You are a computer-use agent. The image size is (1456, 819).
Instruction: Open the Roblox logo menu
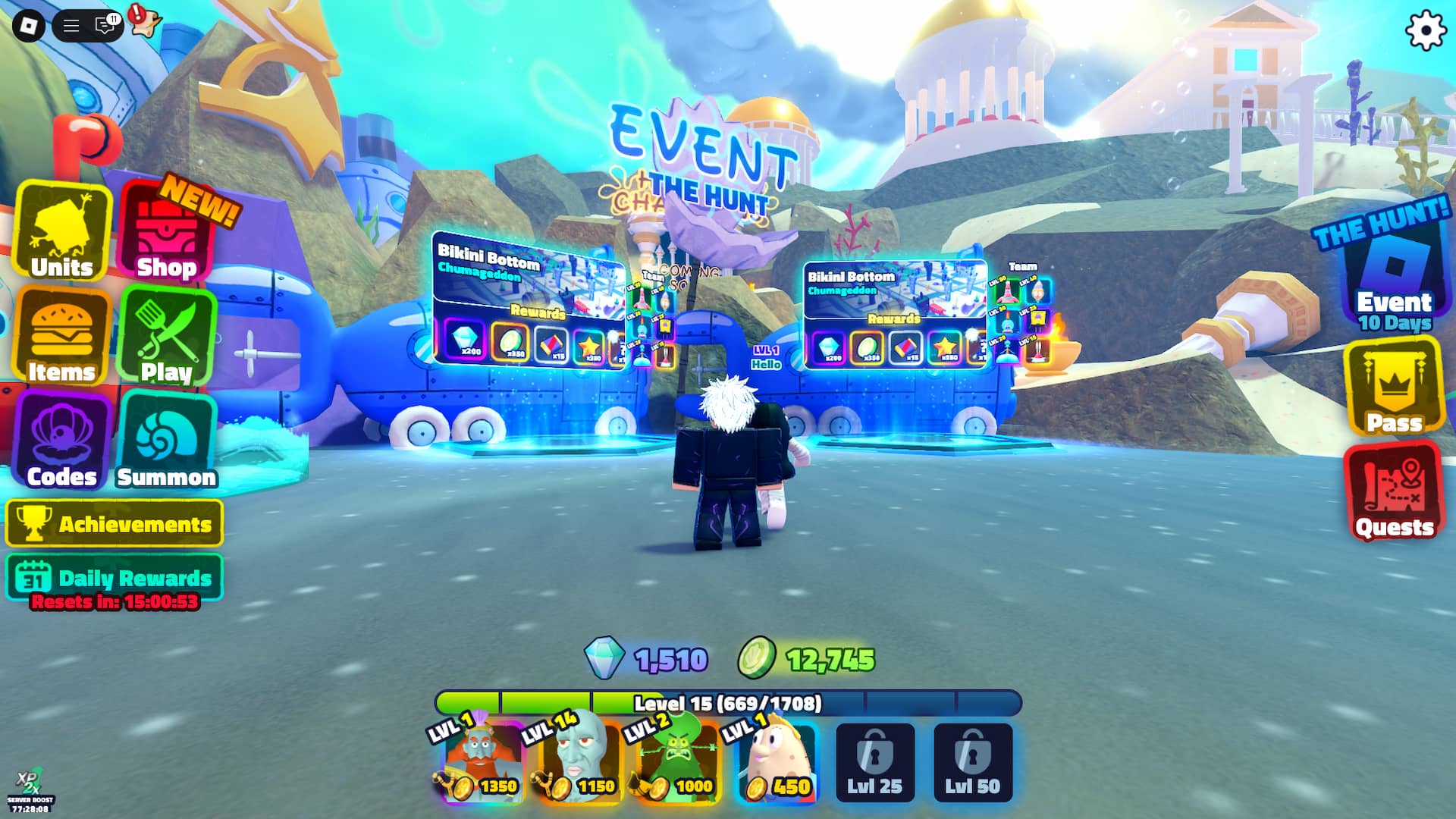click(x=29, y=27)
